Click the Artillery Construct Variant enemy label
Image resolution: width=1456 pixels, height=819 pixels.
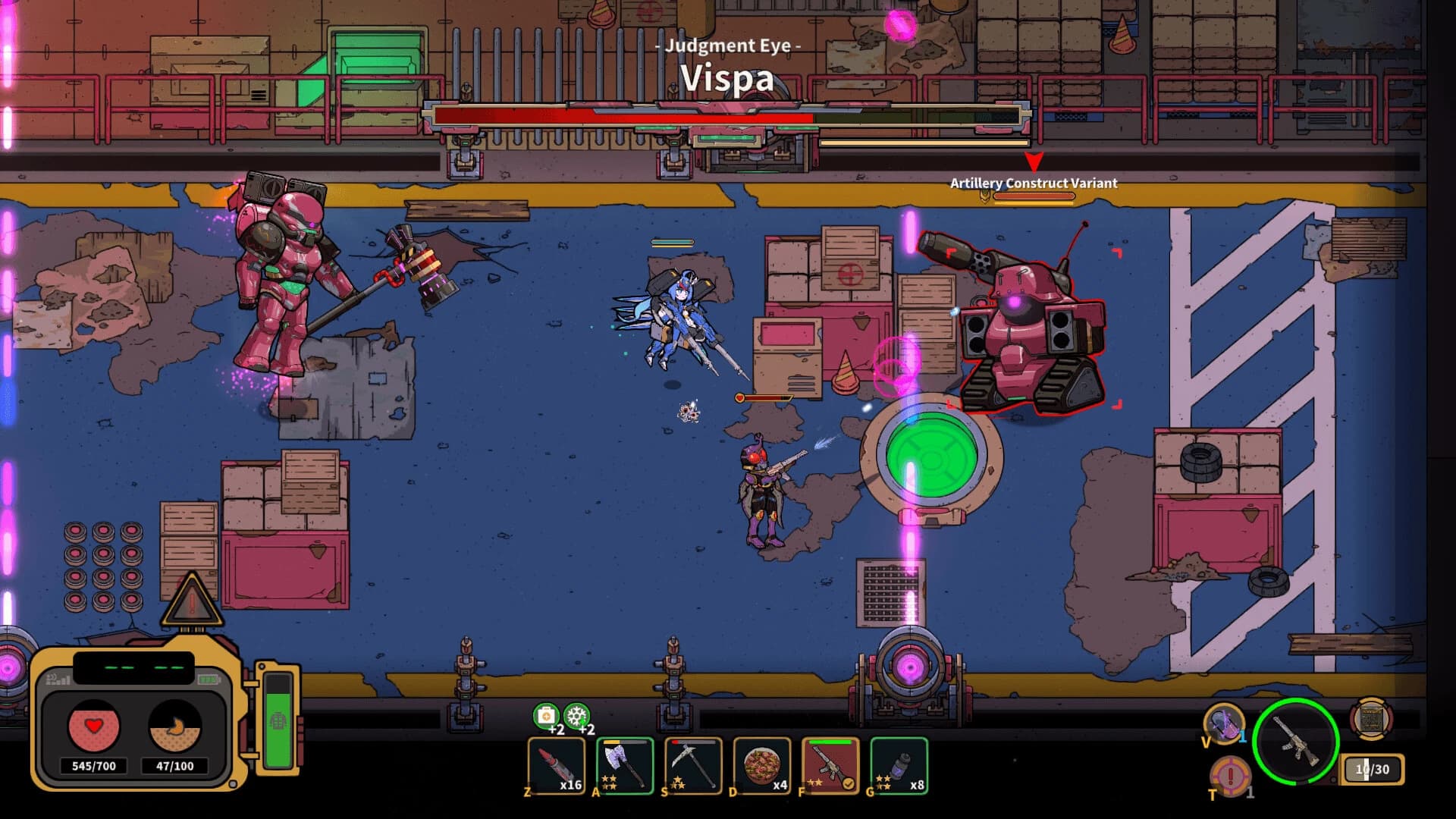[1033, 183]
